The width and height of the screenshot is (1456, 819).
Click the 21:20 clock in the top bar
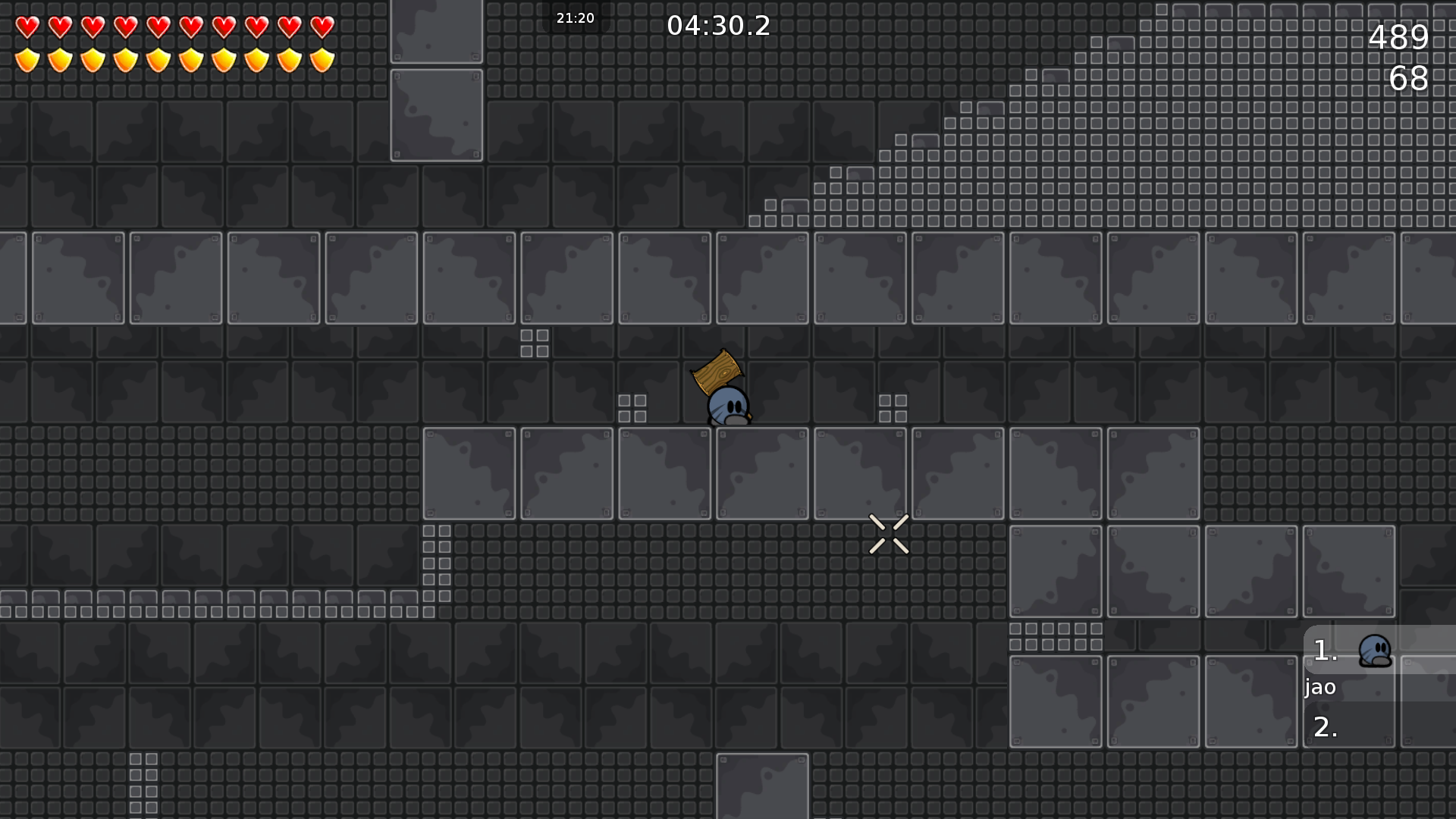point(575,17)
